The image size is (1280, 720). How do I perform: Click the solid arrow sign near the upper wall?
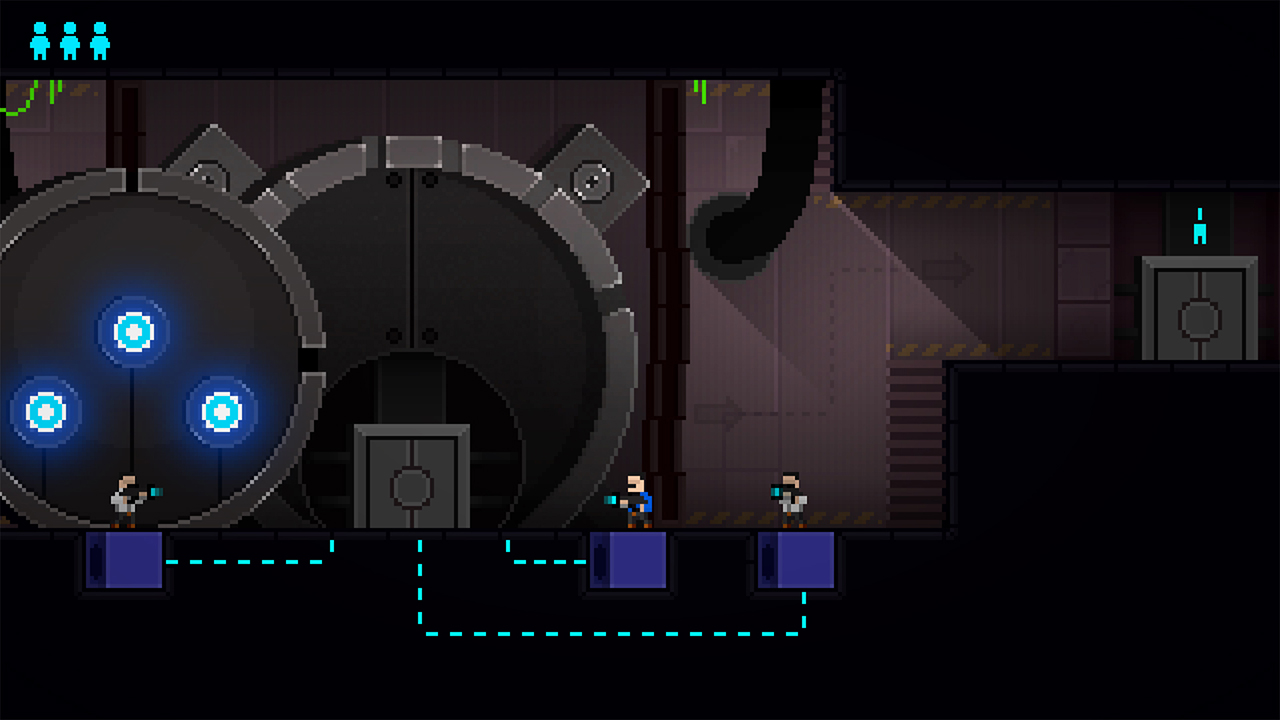[x=948, y=269]
